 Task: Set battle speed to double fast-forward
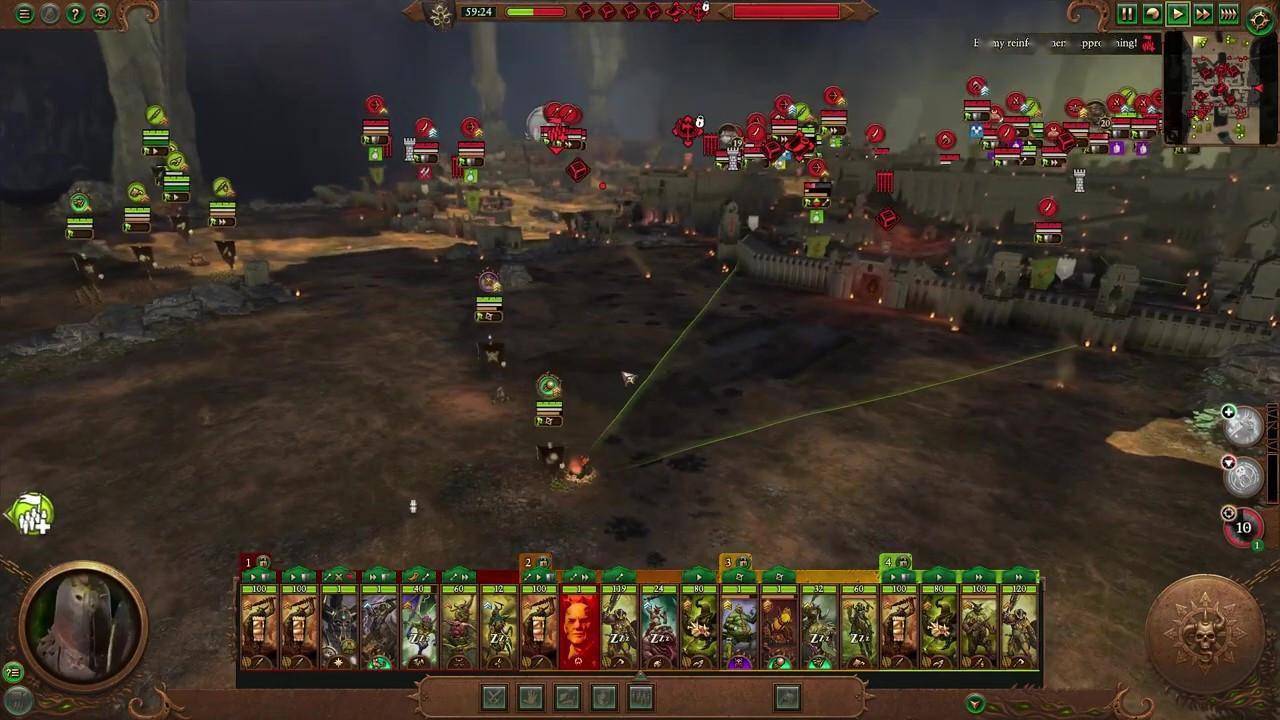pos(1203,14)
